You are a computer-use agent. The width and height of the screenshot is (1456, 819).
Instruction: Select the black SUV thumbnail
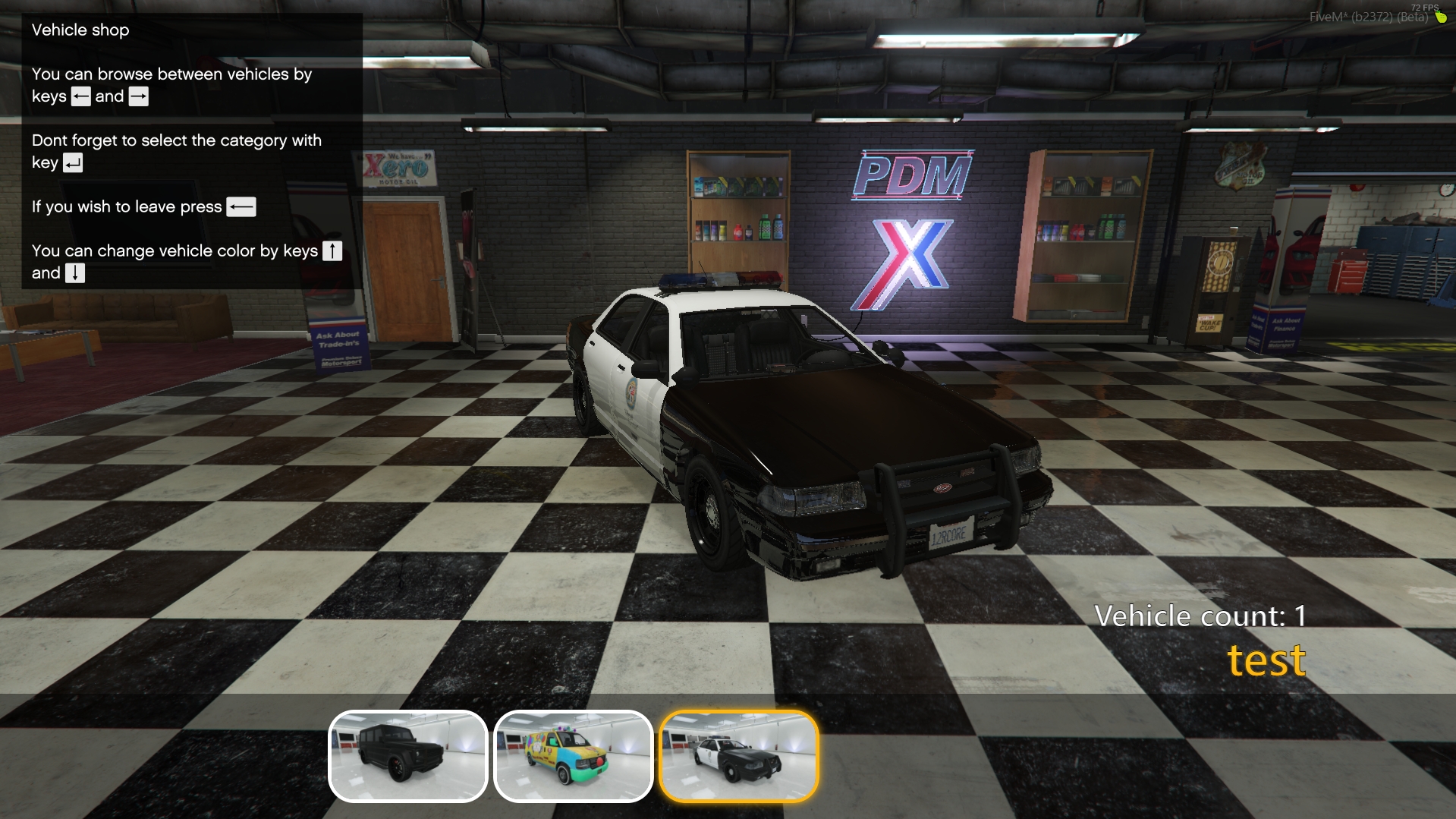point(407,756)
